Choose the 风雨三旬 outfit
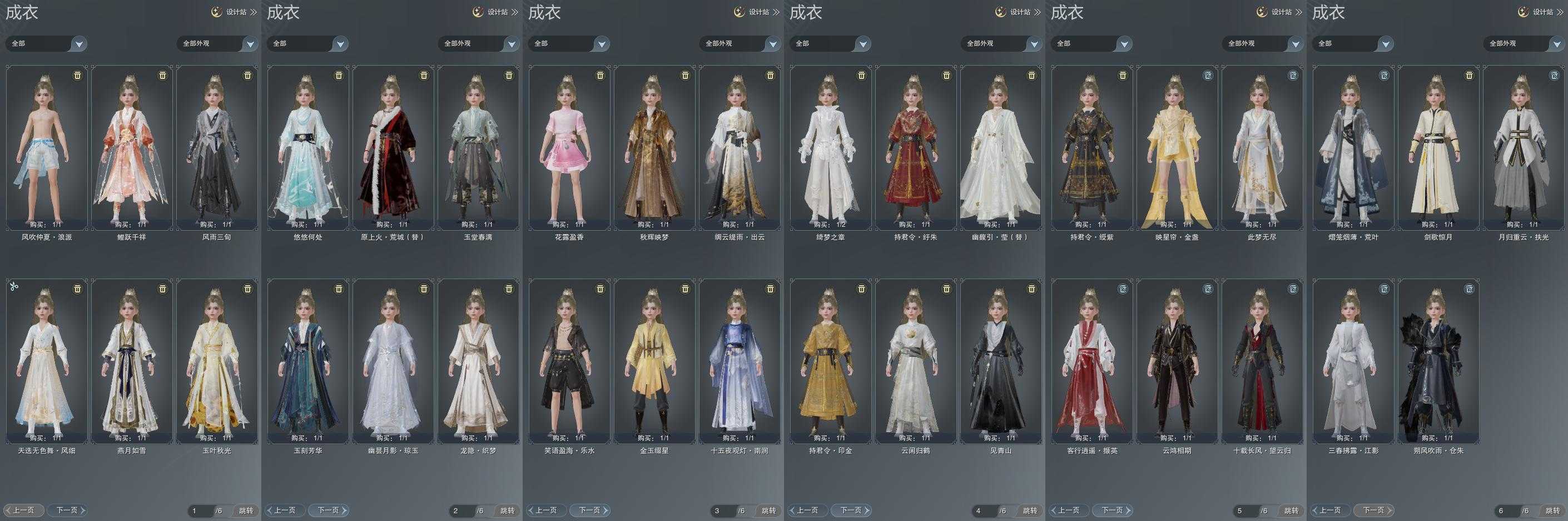This screenshot has width=1568, height=521. coord(217,148)
